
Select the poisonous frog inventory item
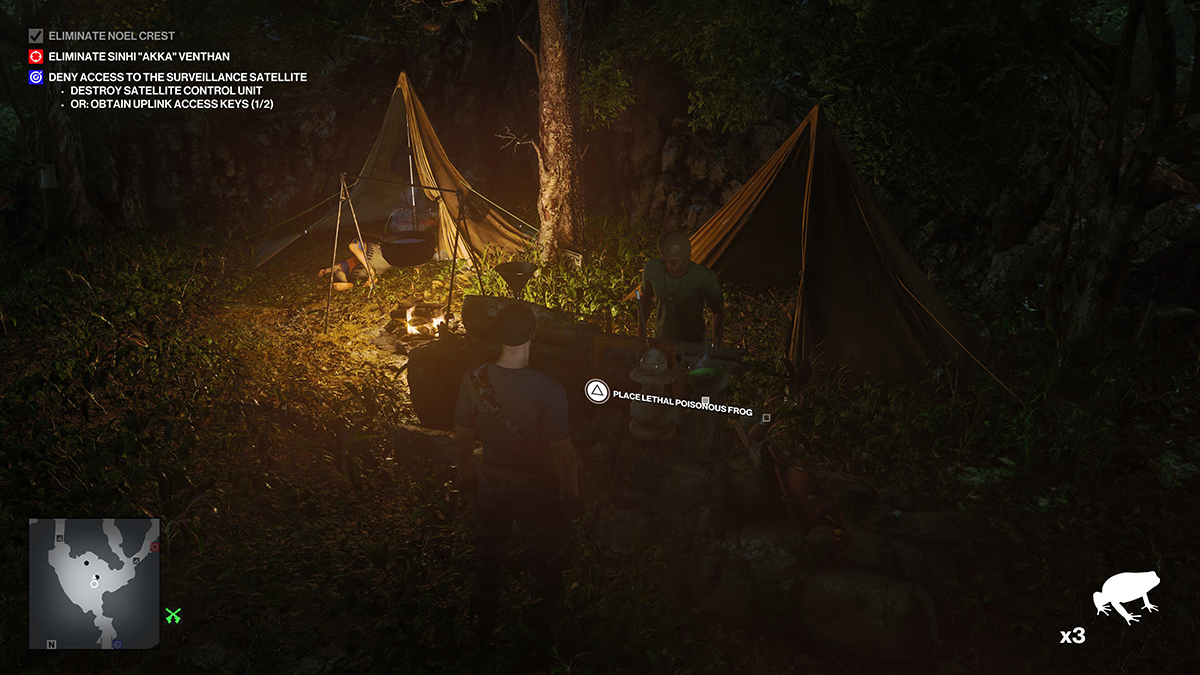coord(1126,597)
